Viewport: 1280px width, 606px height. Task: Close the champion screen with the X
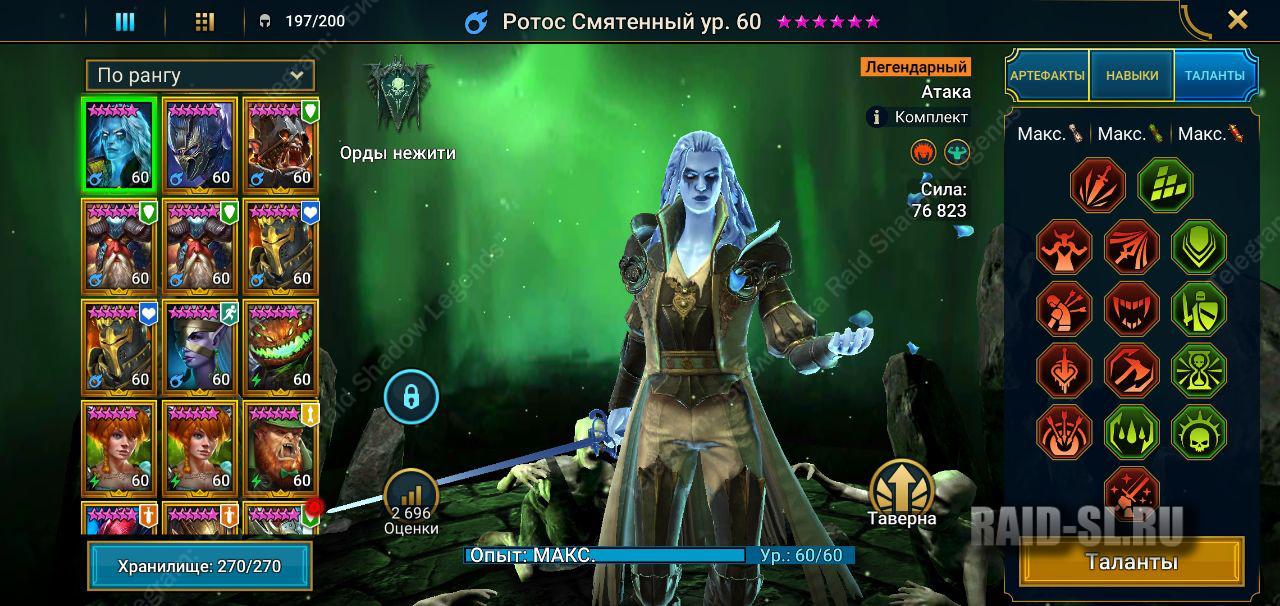point(1237,20)
